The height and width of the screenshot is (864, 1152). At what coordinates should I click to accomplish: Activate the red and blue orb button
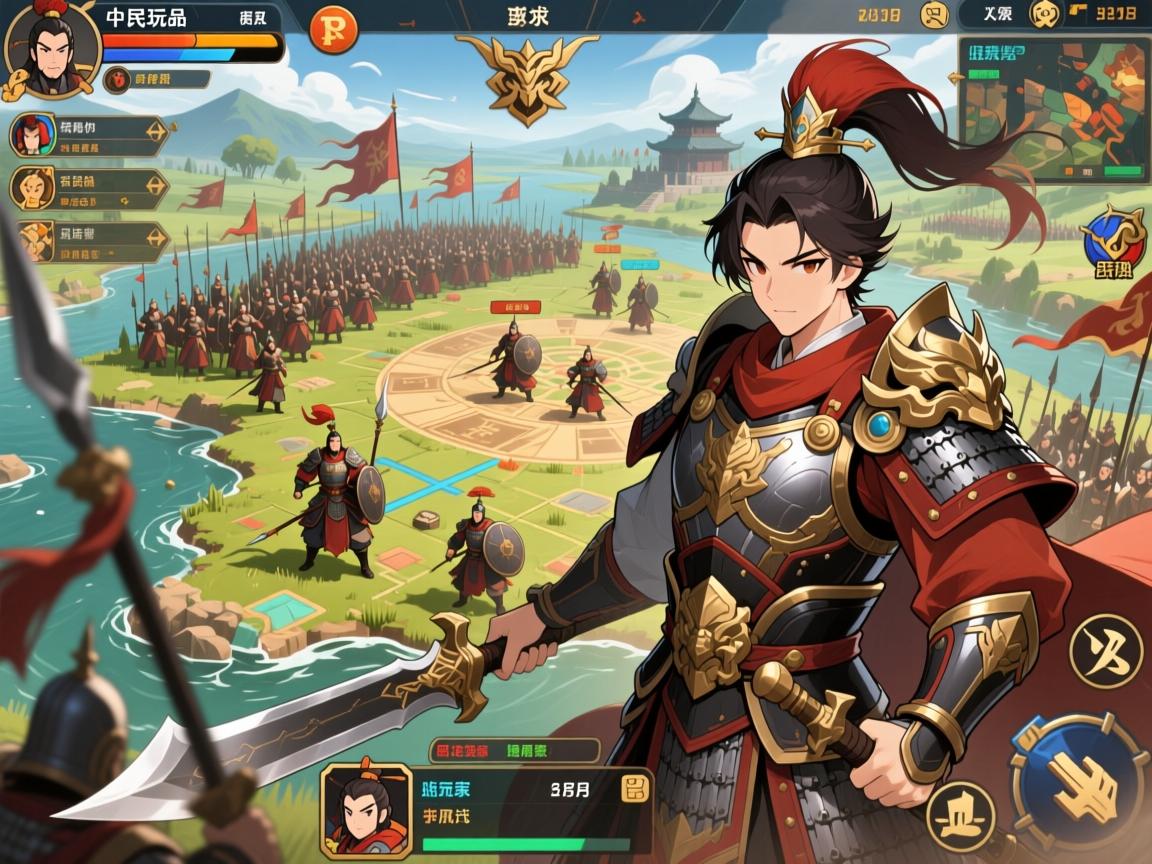coord(1112,240)
